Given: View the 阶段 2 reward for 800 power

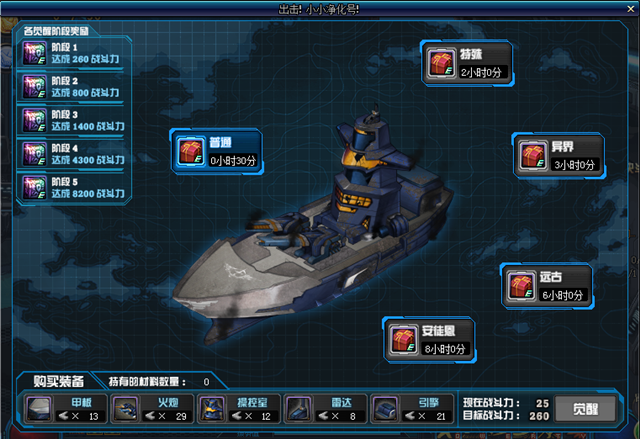Looking at the screenshot, I should (73, 87).
